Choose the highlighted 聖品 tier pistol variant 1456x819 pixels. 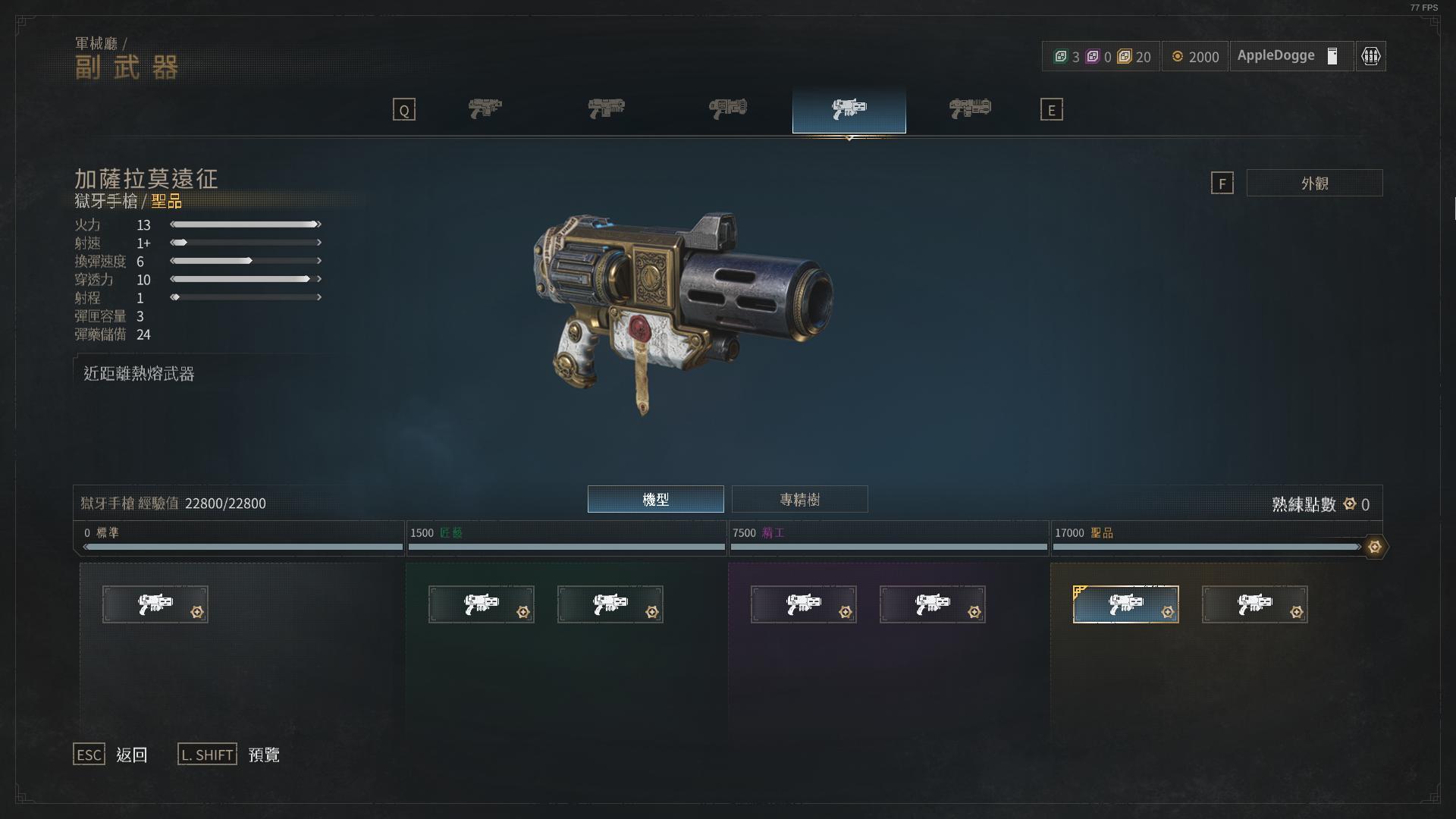[1125, 604]
